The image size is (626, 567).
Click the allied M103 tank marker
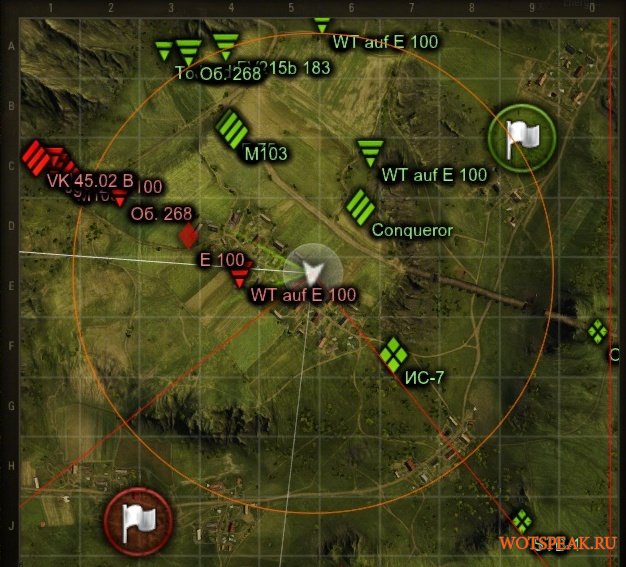[232, 128]
